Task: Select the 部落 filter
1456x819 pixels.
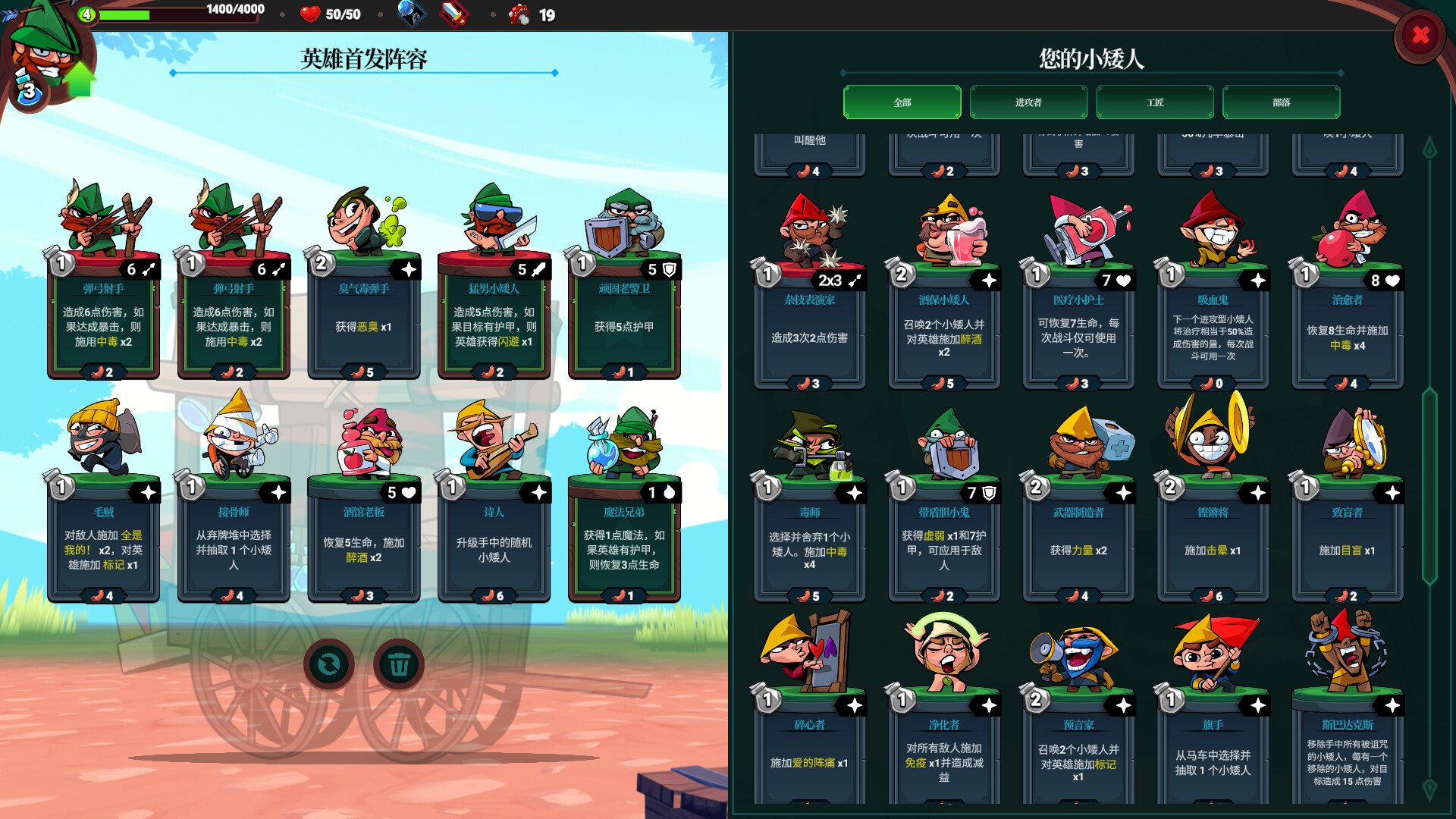Action: (1280, 101)
